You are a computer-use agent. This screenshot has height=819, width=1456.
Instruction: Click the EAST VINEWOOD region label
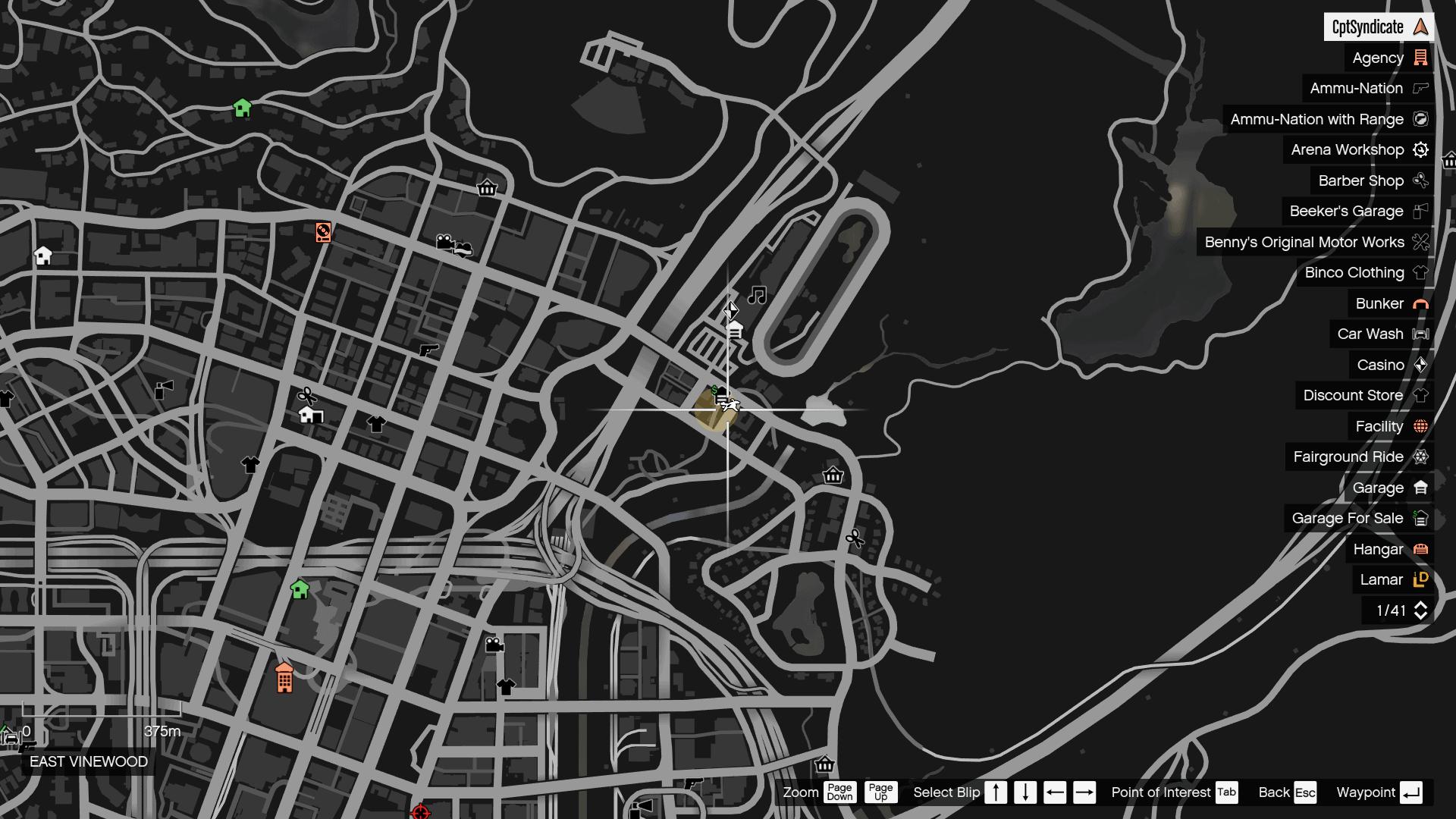tap(87, 761)
